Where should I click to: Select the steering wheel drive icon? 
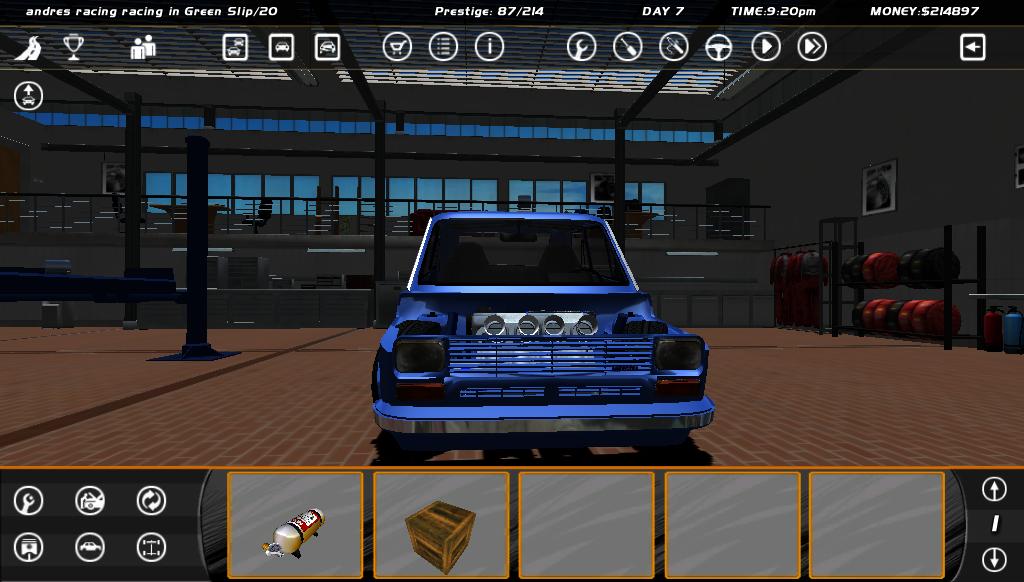(x=719, y=47)
